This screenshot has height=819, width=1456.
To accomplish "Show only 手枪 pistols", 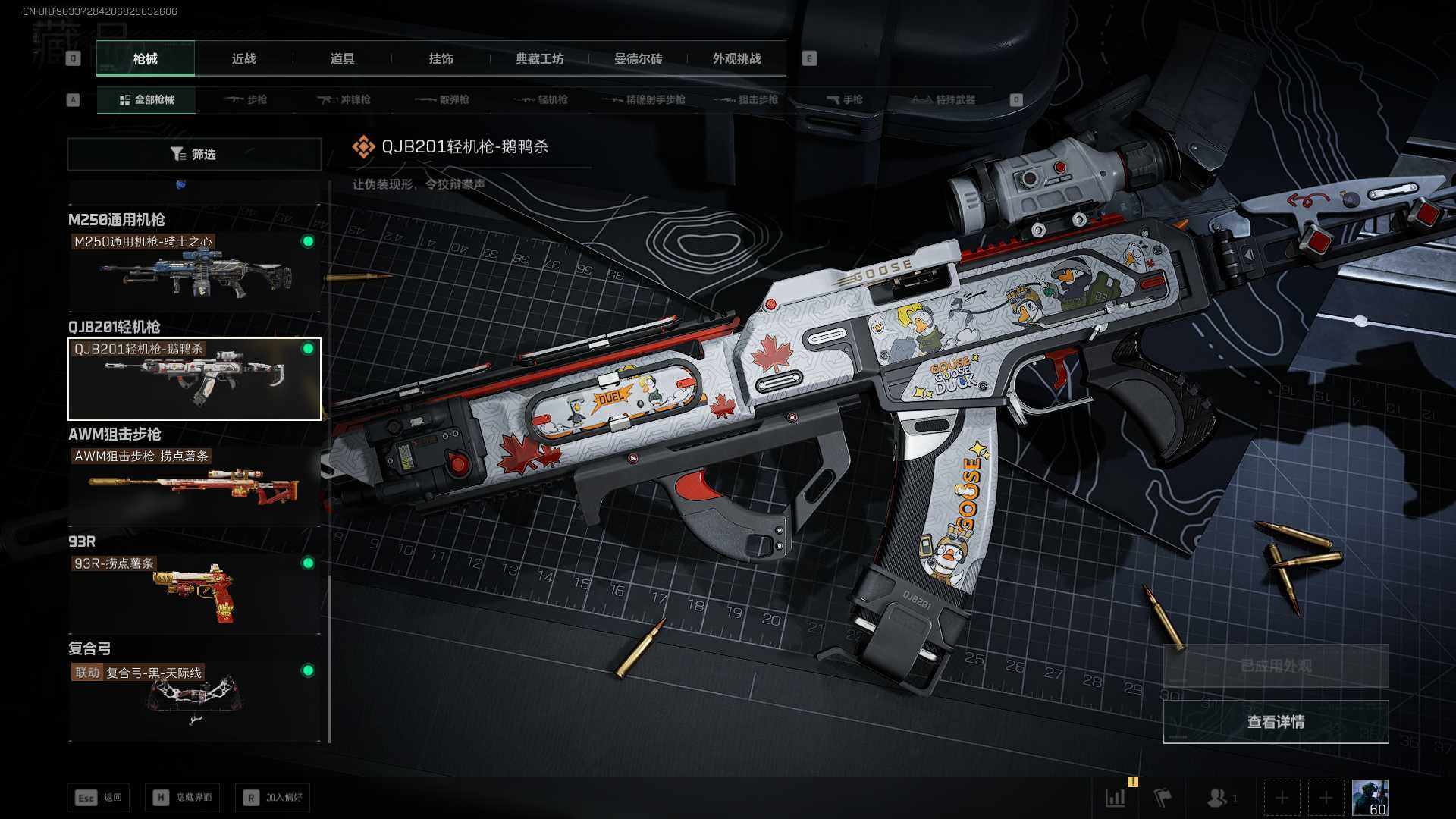I will pos(844,99).
